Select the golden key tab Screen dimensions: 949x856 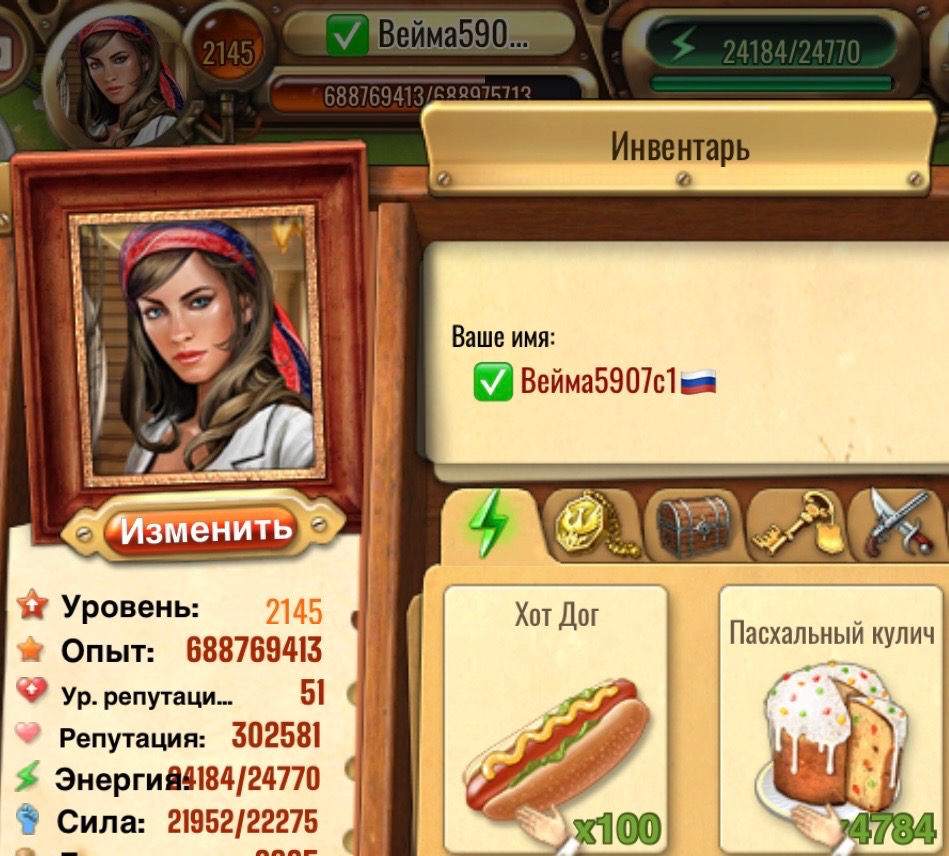[797, 523]
